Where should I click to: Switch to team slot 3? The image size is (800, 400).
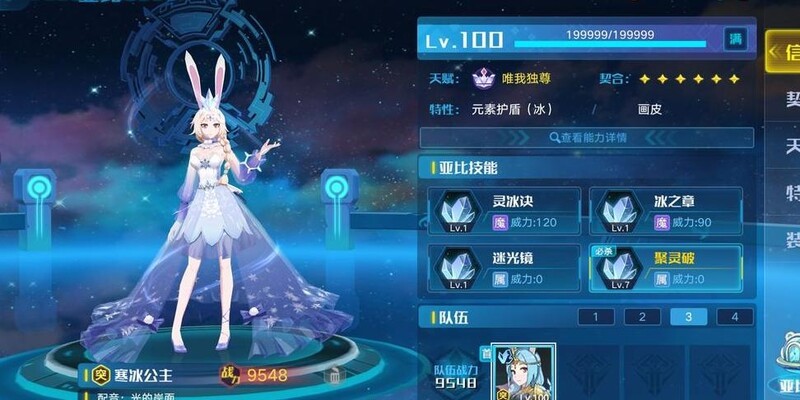688,317
